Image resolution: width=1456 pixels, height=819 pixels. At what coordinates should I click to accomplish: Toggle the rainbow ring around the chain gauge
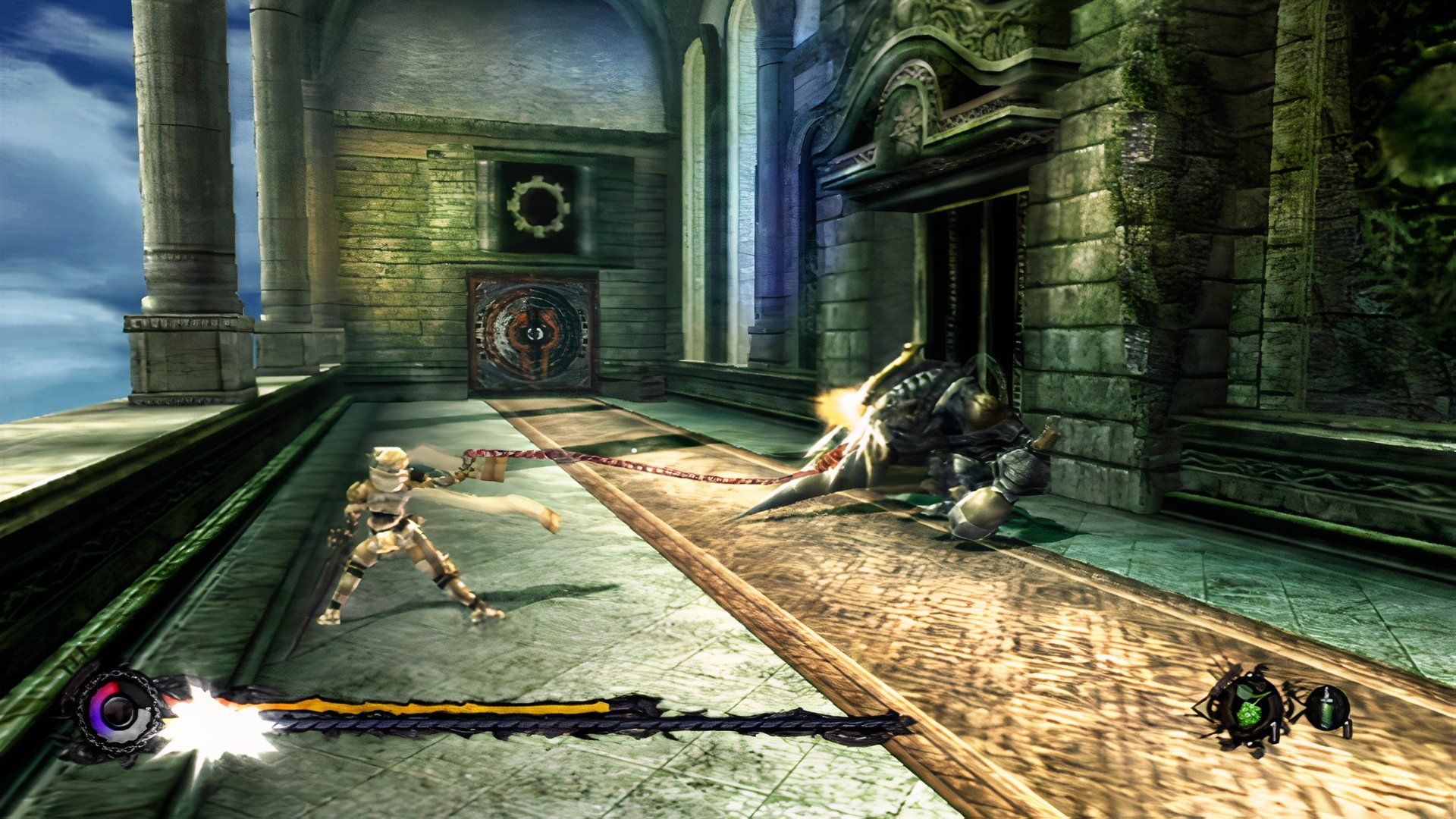tap(97, 705)
